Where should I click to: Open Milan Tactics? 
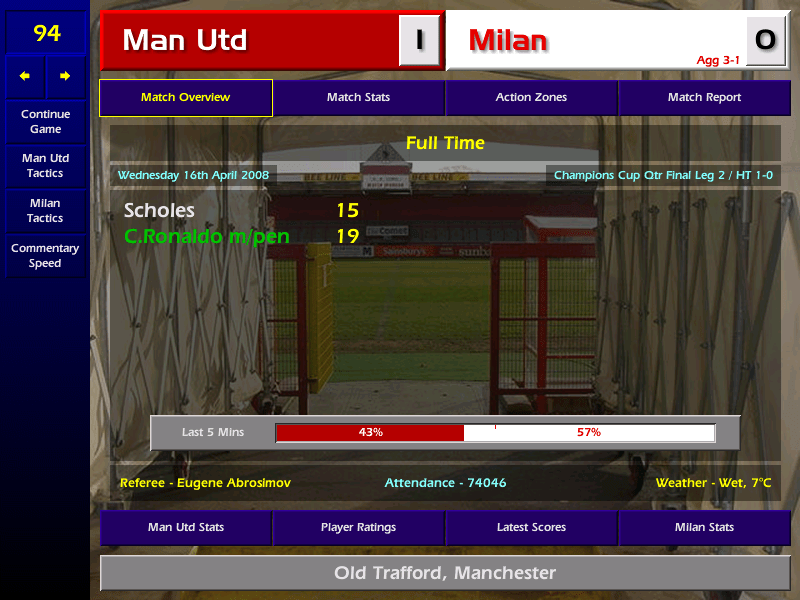[45, 210]
